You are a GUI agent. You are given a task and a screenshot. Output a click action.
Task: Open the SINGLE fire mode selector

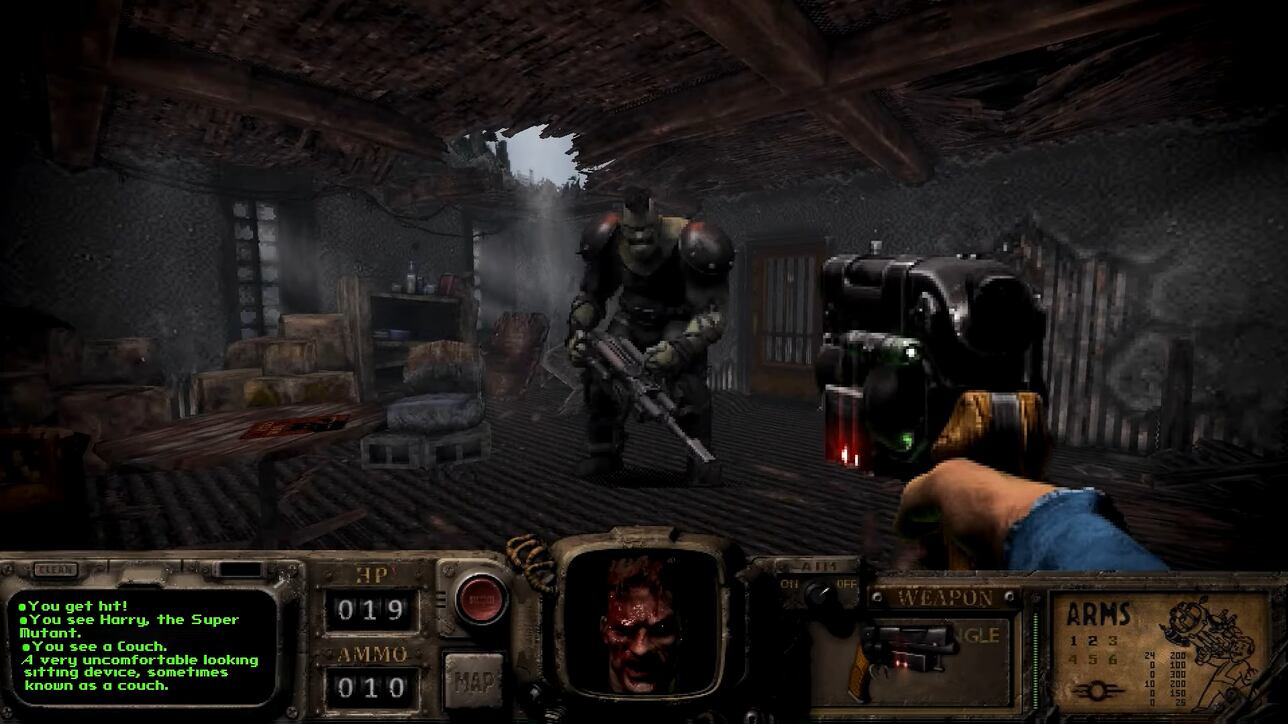click(x=977, y=635)
